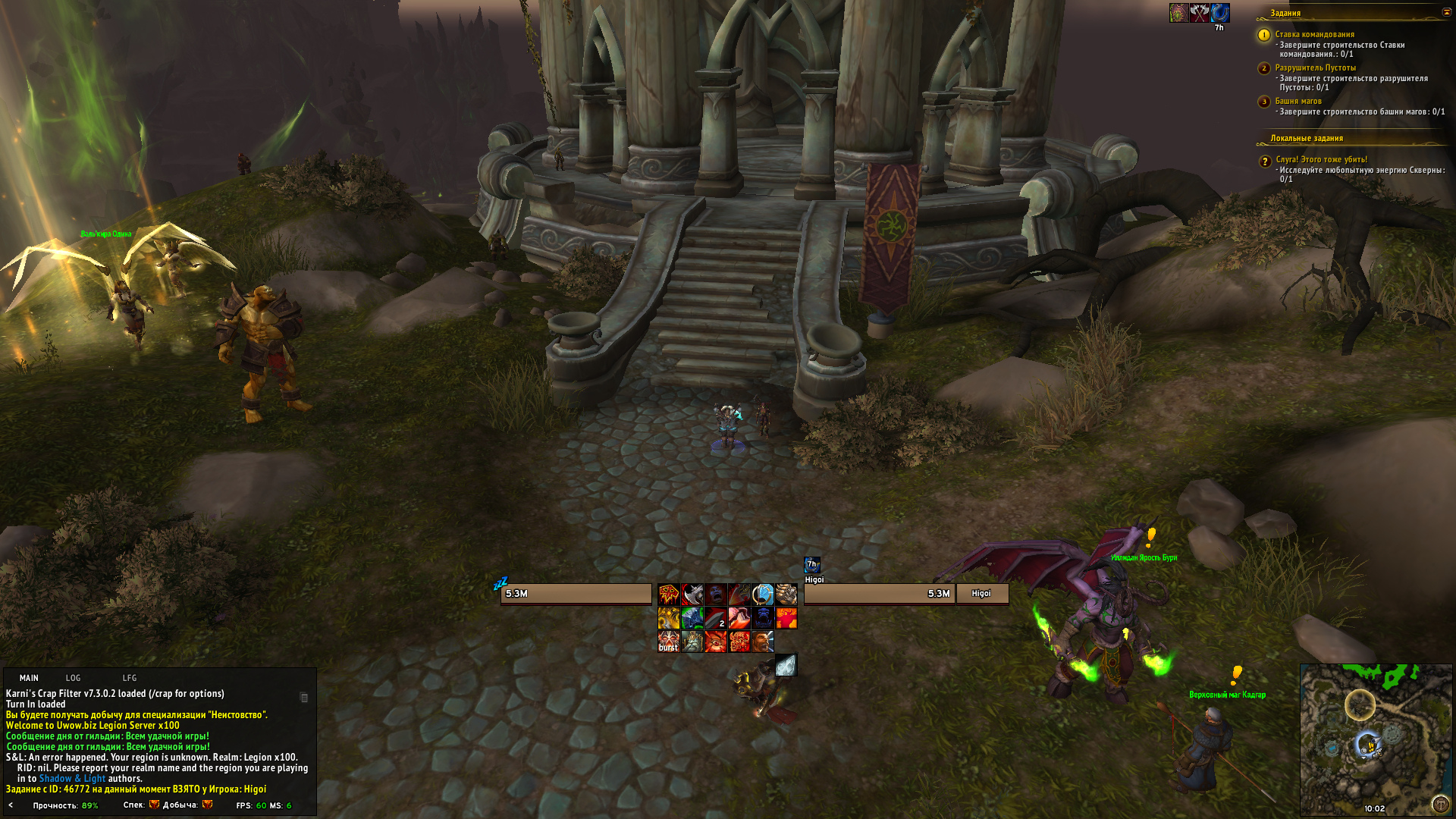
Task: Open the LFG chat tab
Action: click(130, 678)
